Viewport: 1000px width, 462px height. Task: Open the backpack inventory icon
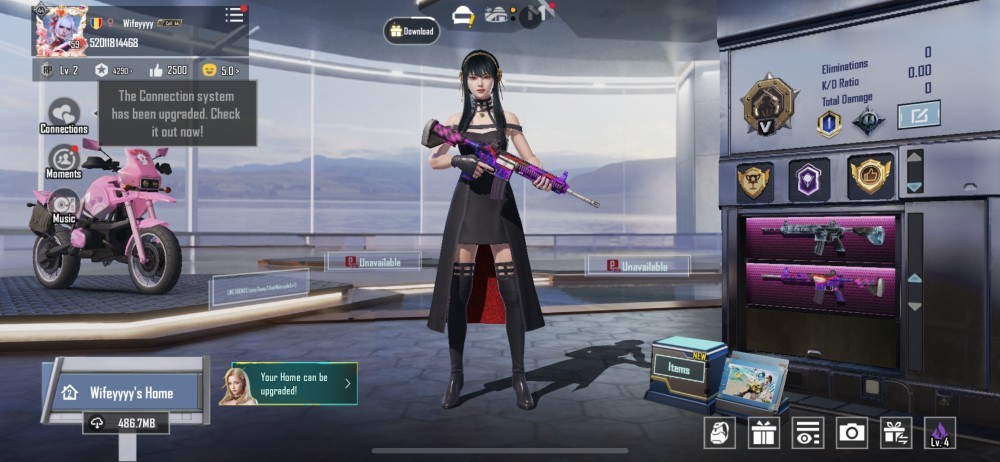(x=719, y=432)
